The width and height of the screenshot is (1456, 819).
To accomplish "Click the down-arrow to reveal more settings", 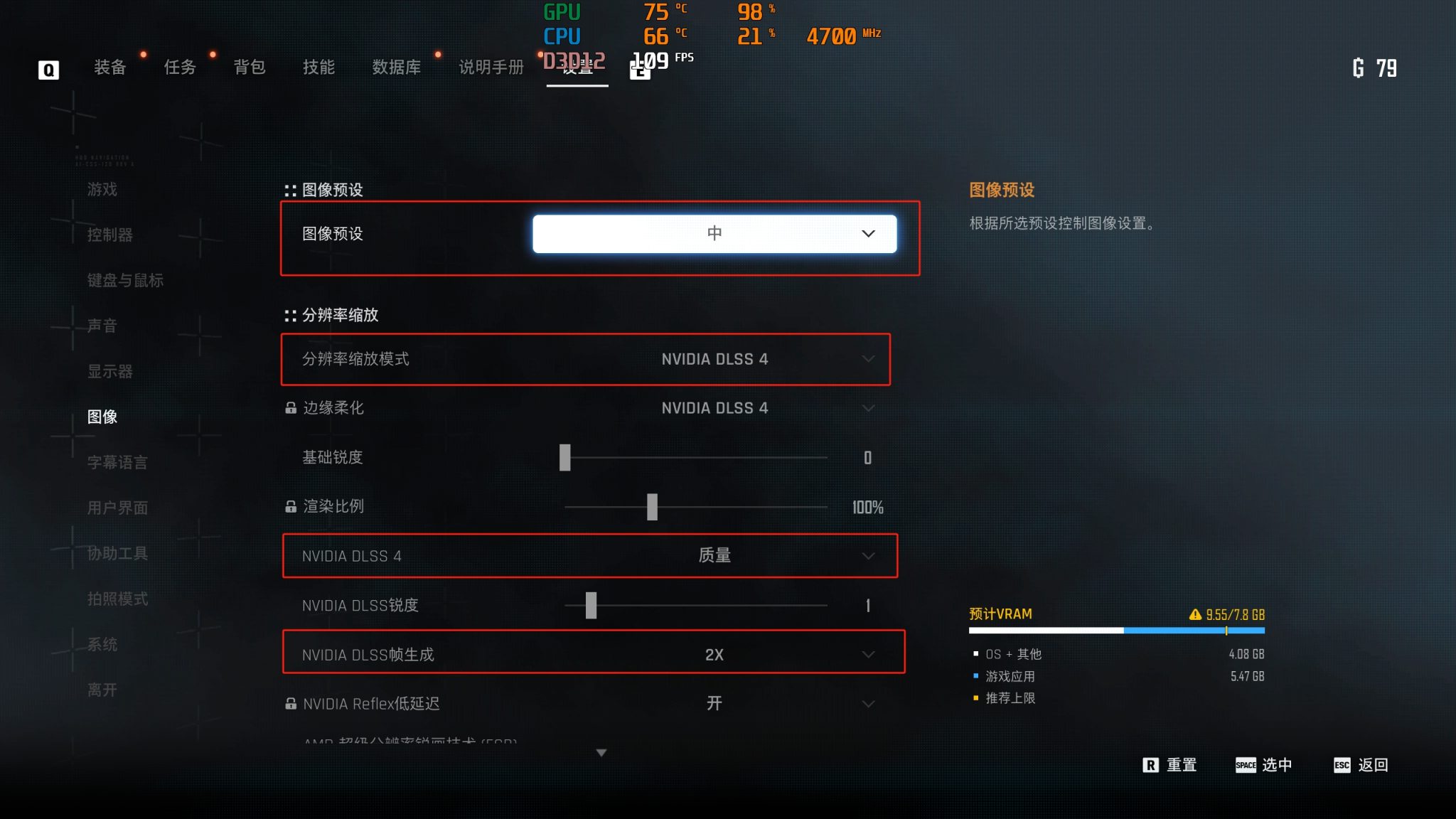I will click(x=601, y=752).
